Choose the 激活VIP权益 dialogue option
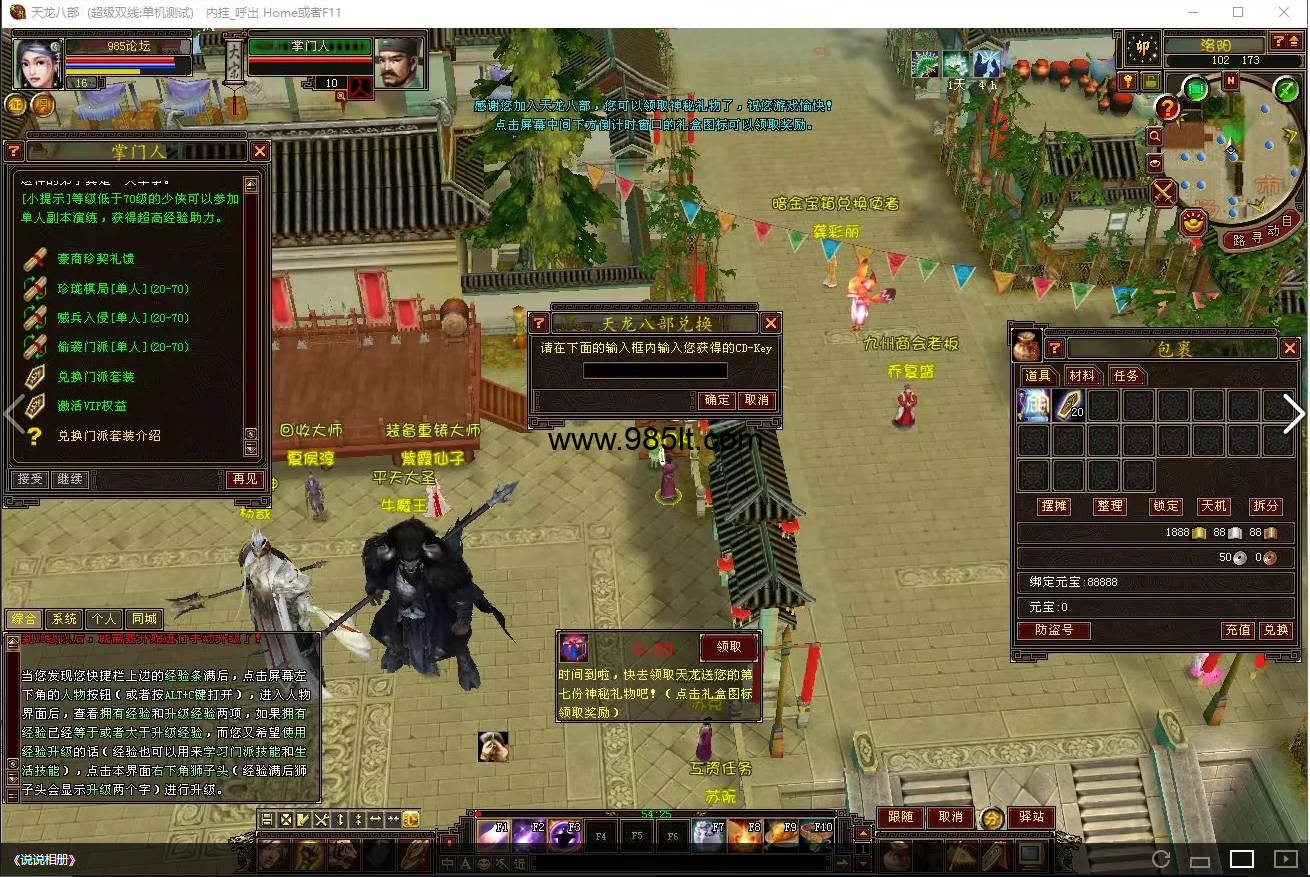The width and height of the screenshot is (1310, 877). coord(92,406)
